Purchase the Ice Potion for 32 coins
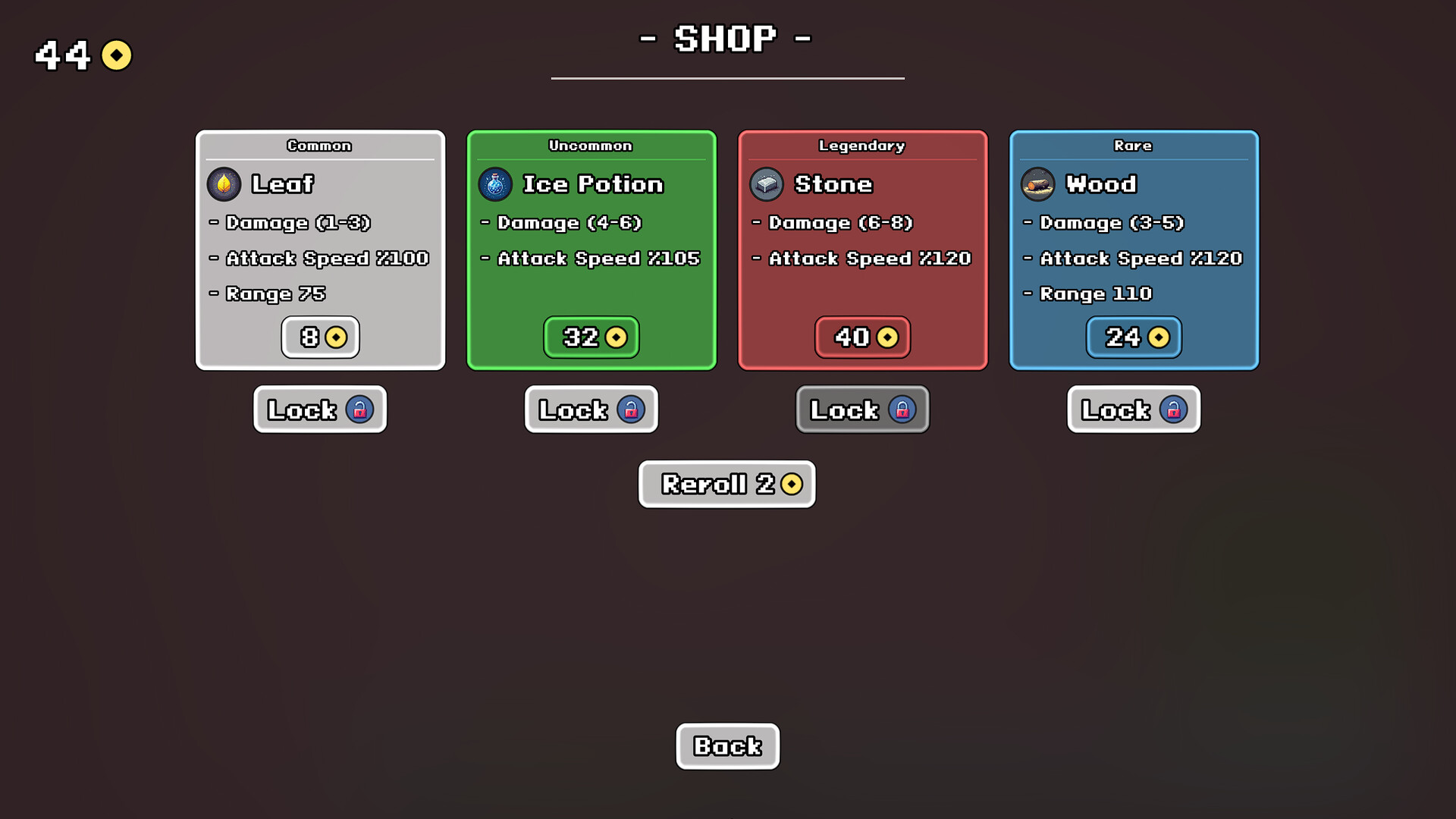 point(591,337)
